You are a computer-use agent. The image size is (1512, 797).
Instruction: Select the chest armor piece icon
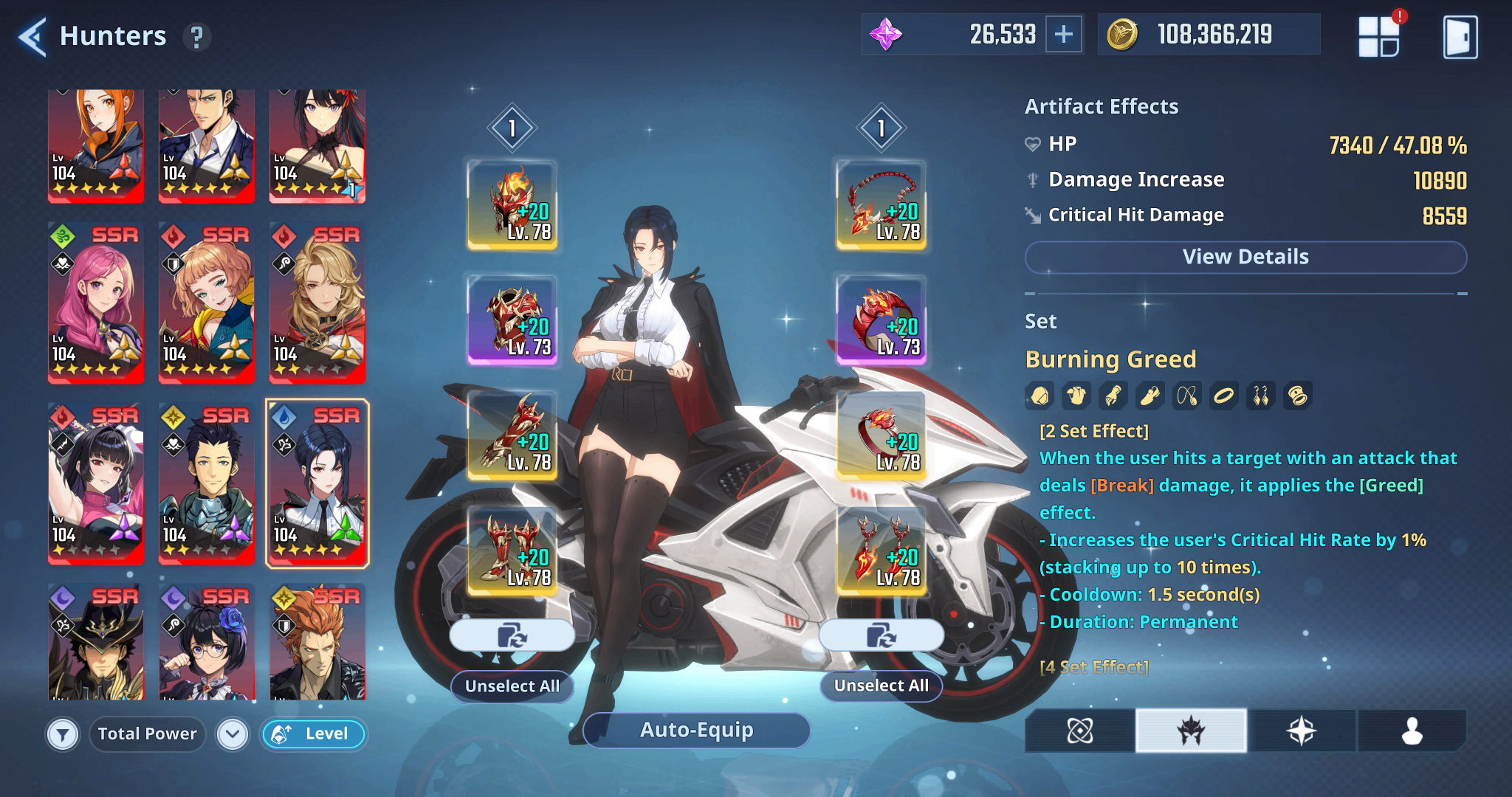[x=1076, y=395]
